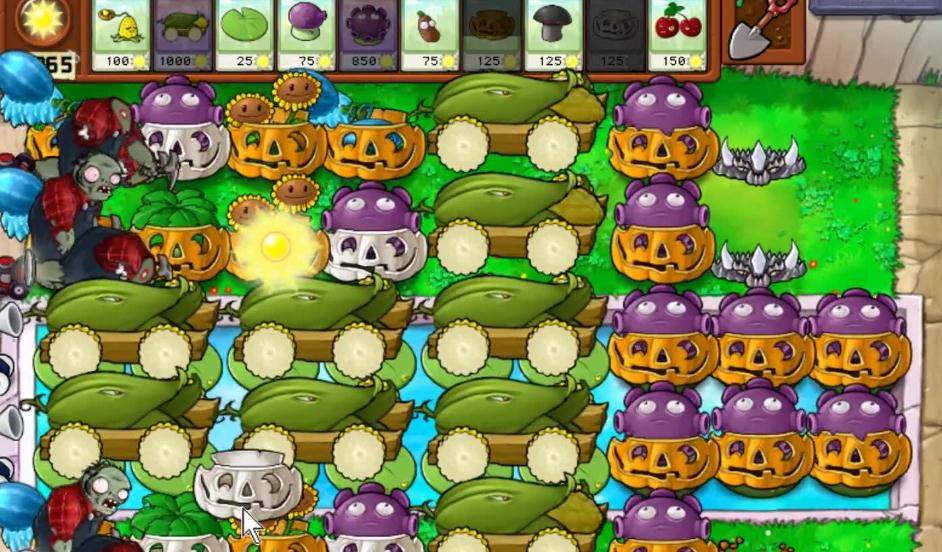Choose the grey Imitater pumpkin seed packet

click(616, 34)
